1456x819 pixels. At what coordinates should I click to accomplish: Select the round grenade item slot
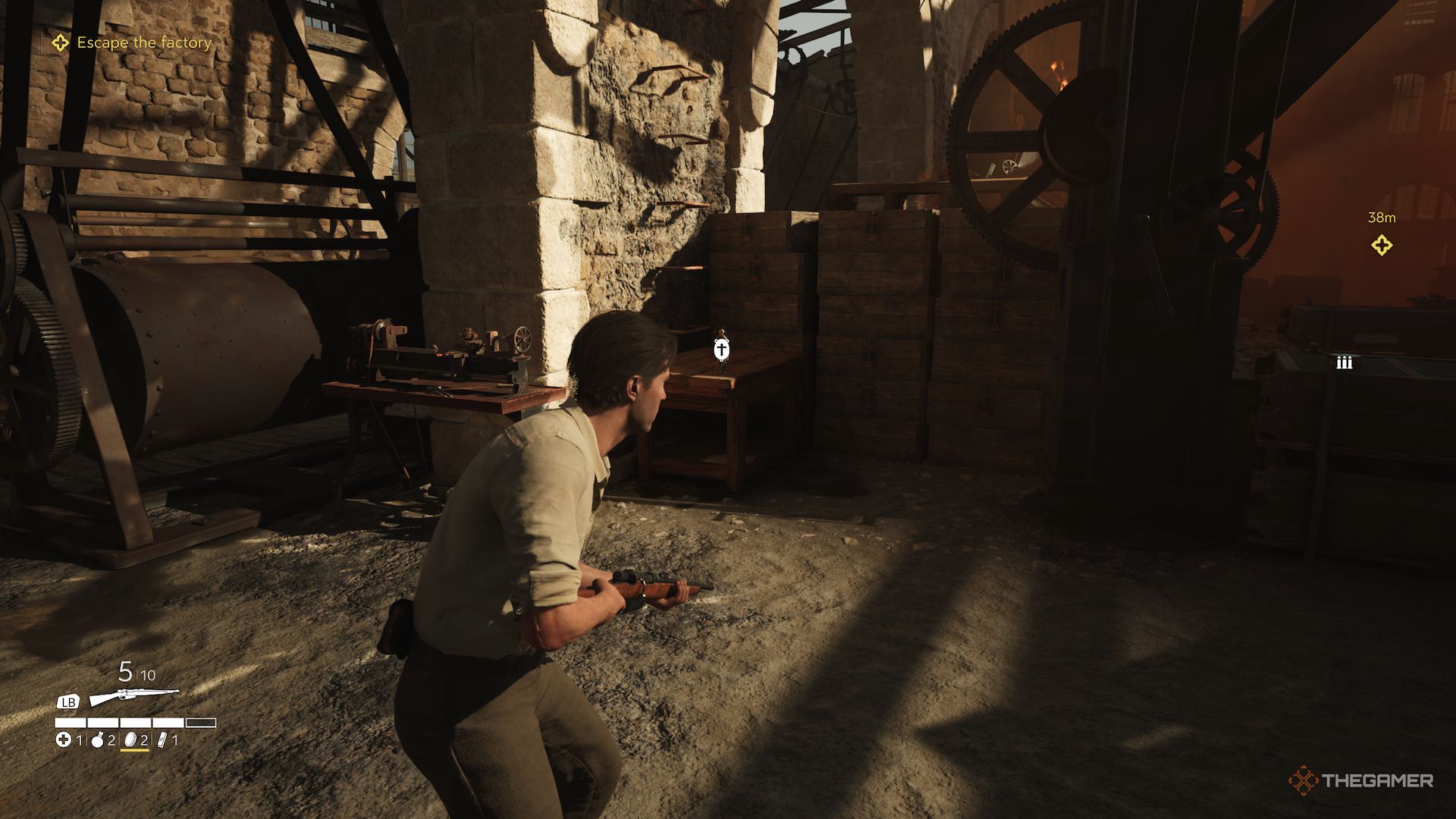97,740
